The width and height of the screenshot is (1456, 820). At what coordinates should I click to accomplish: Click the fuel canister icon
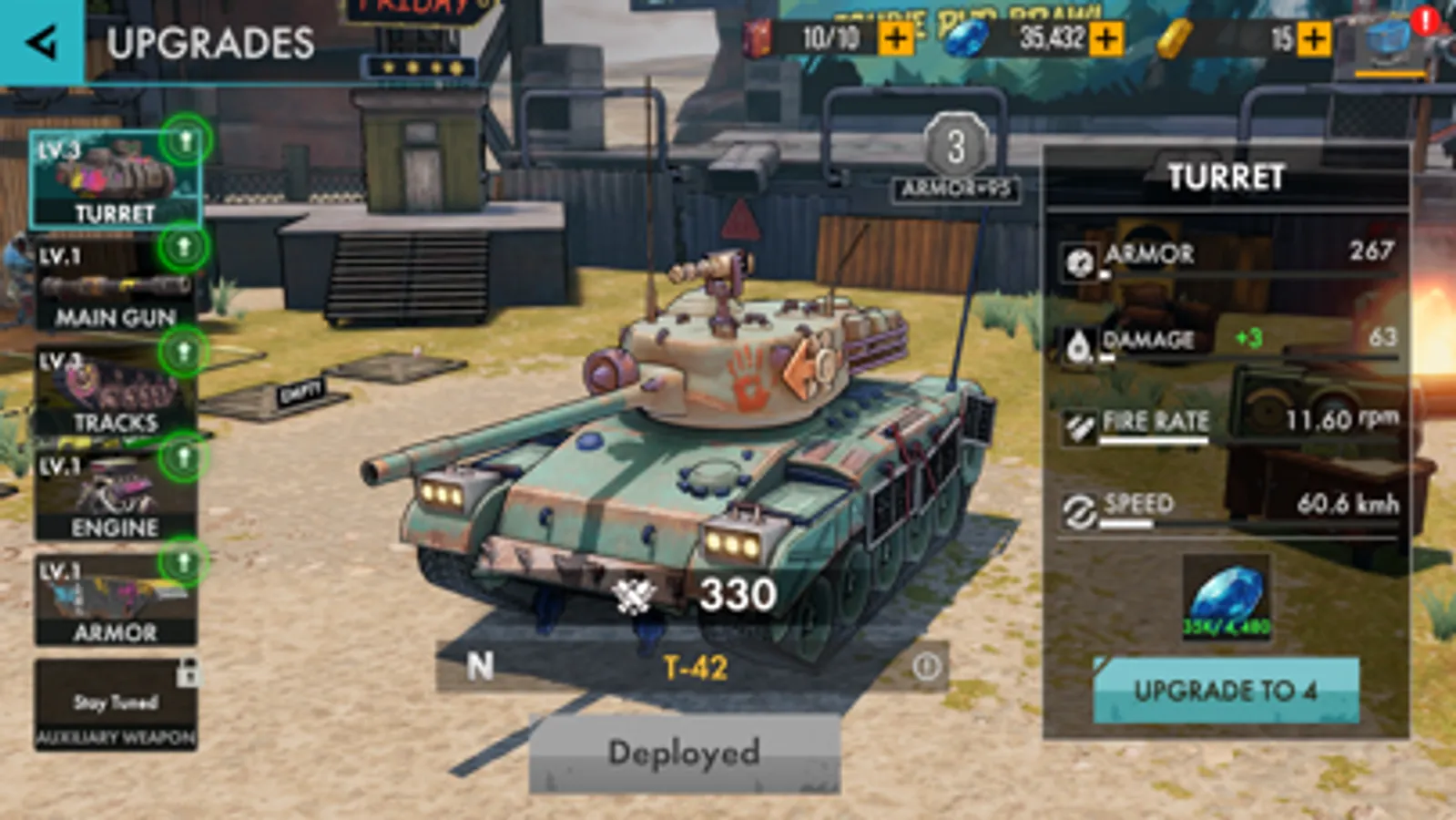coord(758,39)
